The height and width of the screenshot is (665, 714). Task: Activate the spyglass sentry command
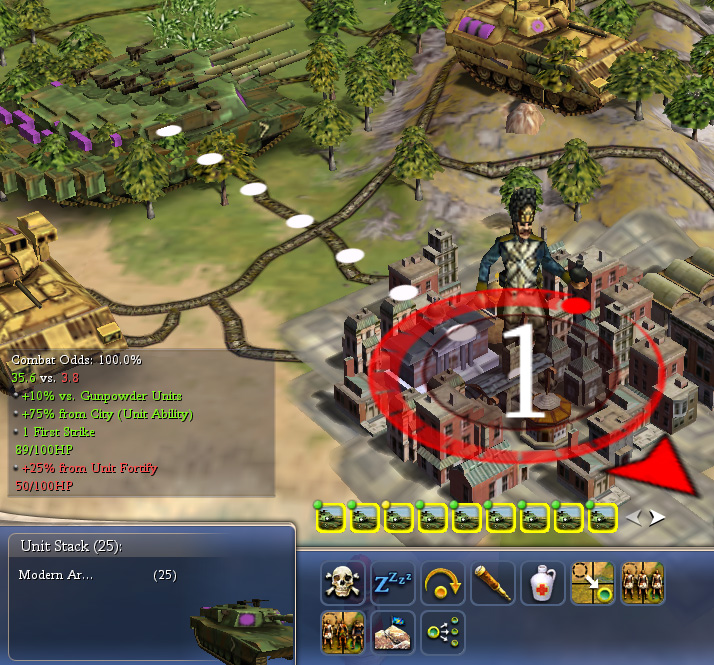(492, 582)
